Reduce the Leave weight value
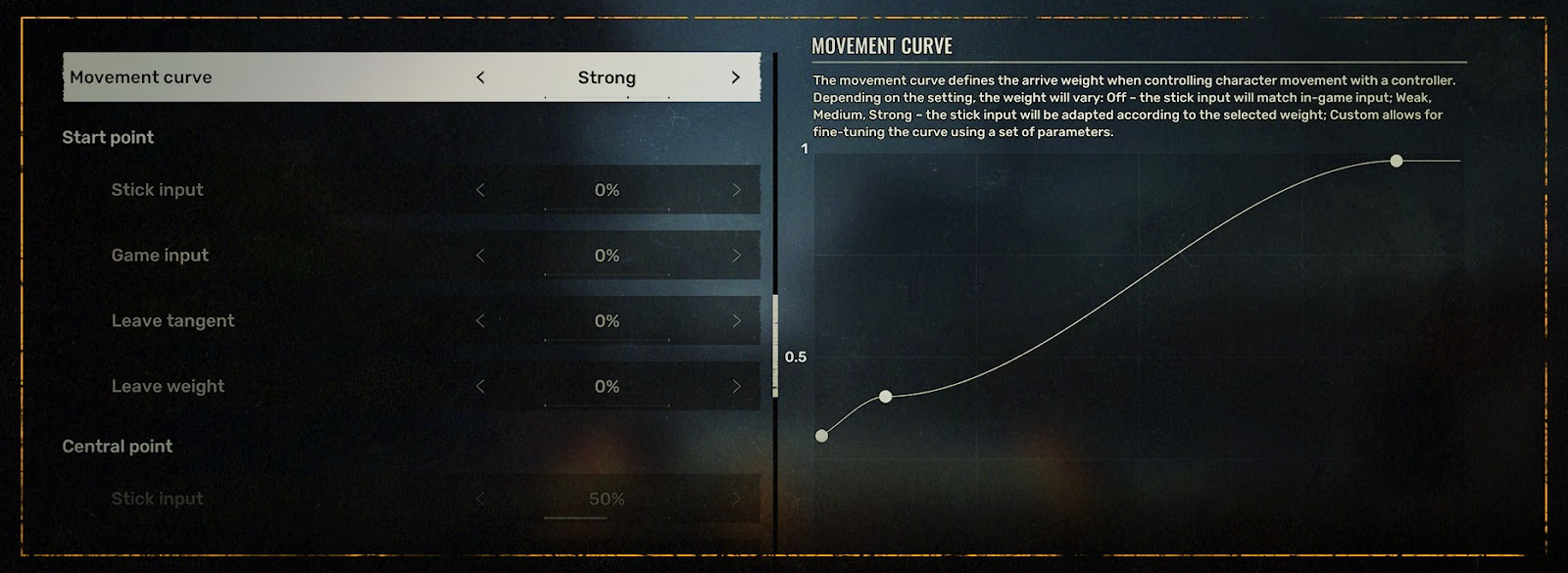Viewport: 1568px width, 573px height. click(x=480, y=387)
